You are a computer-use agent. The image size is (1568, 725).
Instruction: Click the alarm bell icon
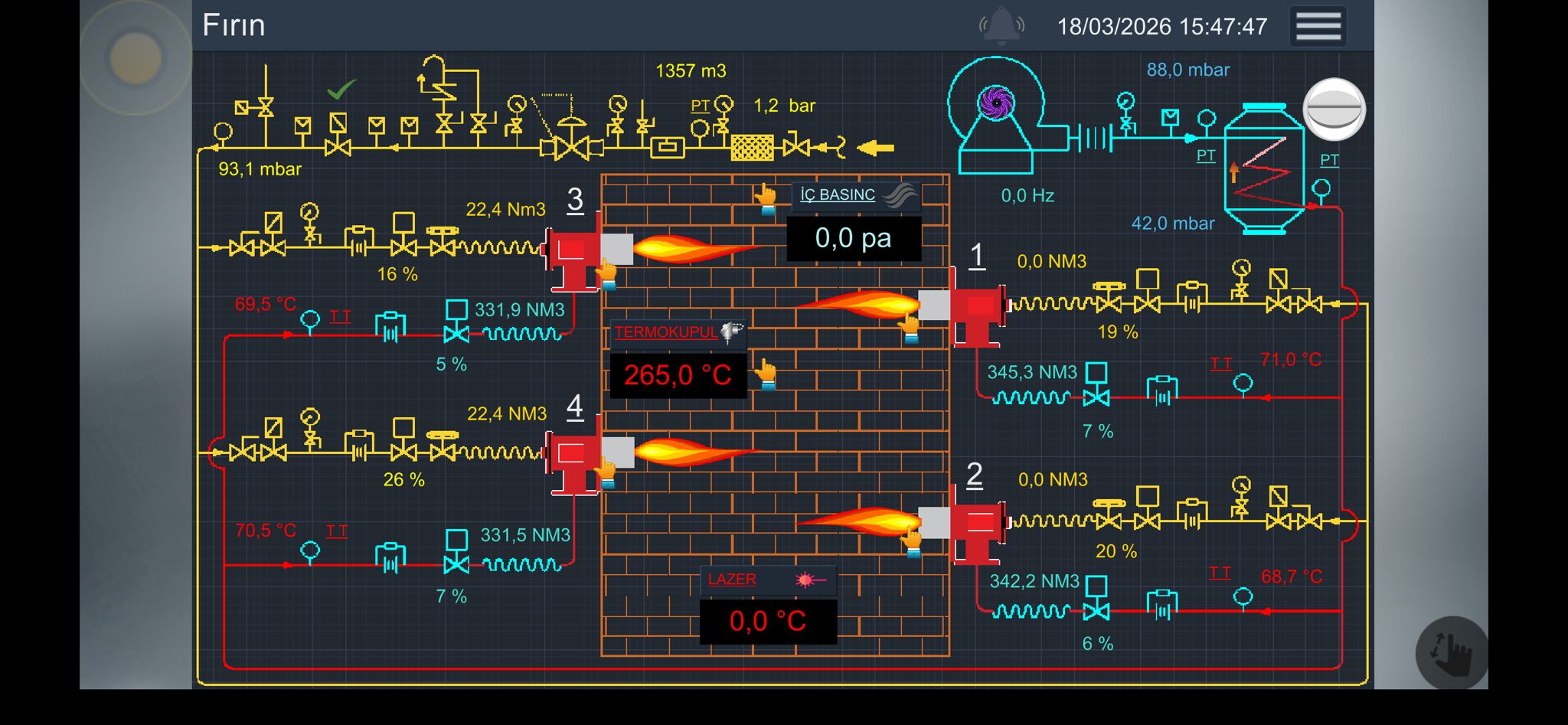1001,25
